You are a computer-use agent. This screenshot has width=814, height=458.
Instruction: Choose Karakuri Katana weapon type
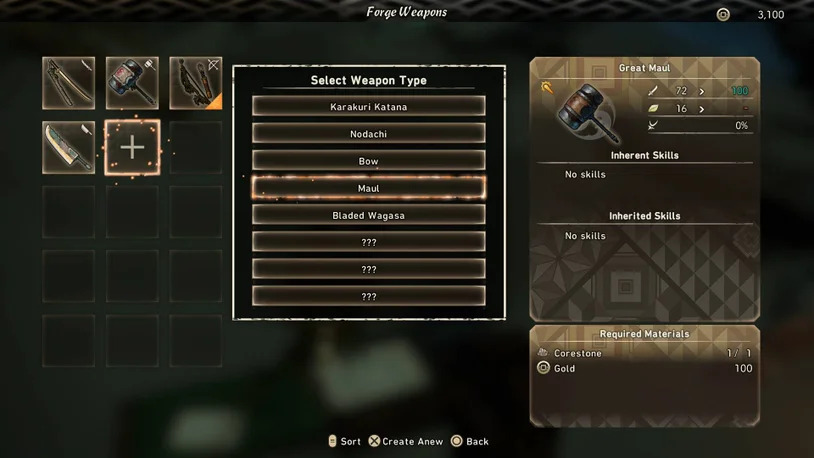tap(368, 106)
